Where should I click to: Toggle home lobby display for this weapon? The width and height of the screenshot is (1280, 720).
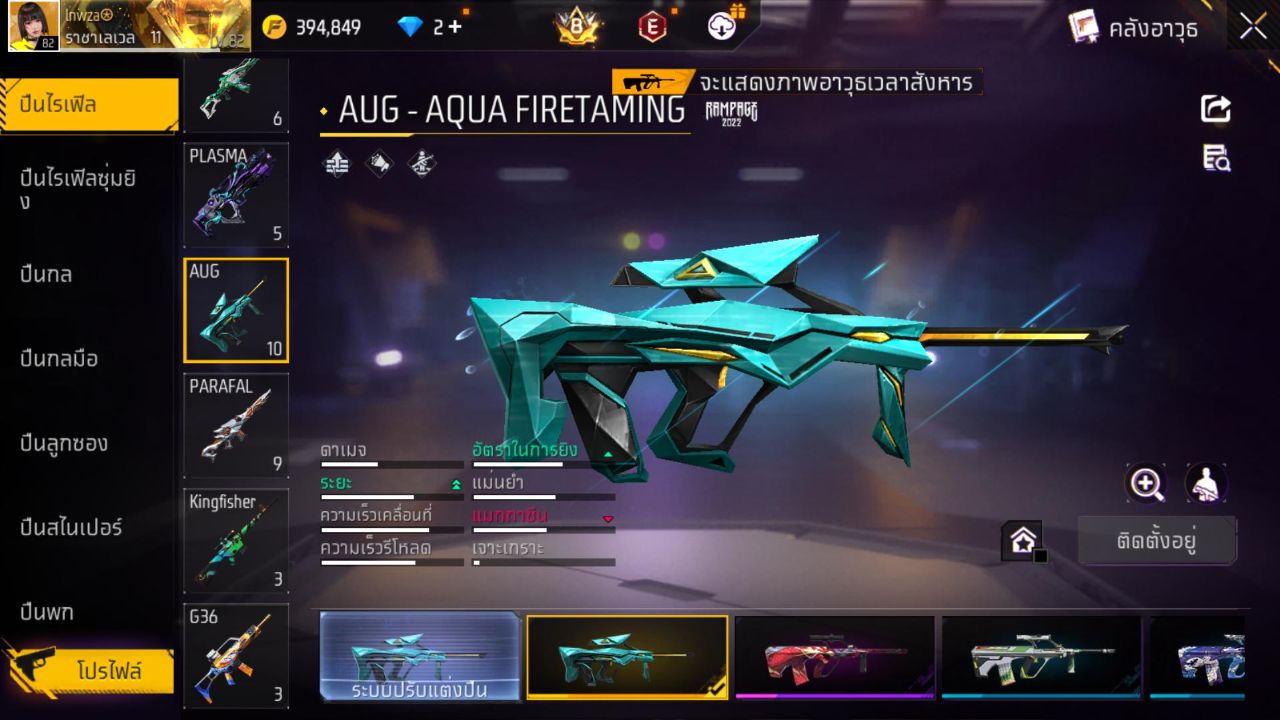click(1022, 540)
